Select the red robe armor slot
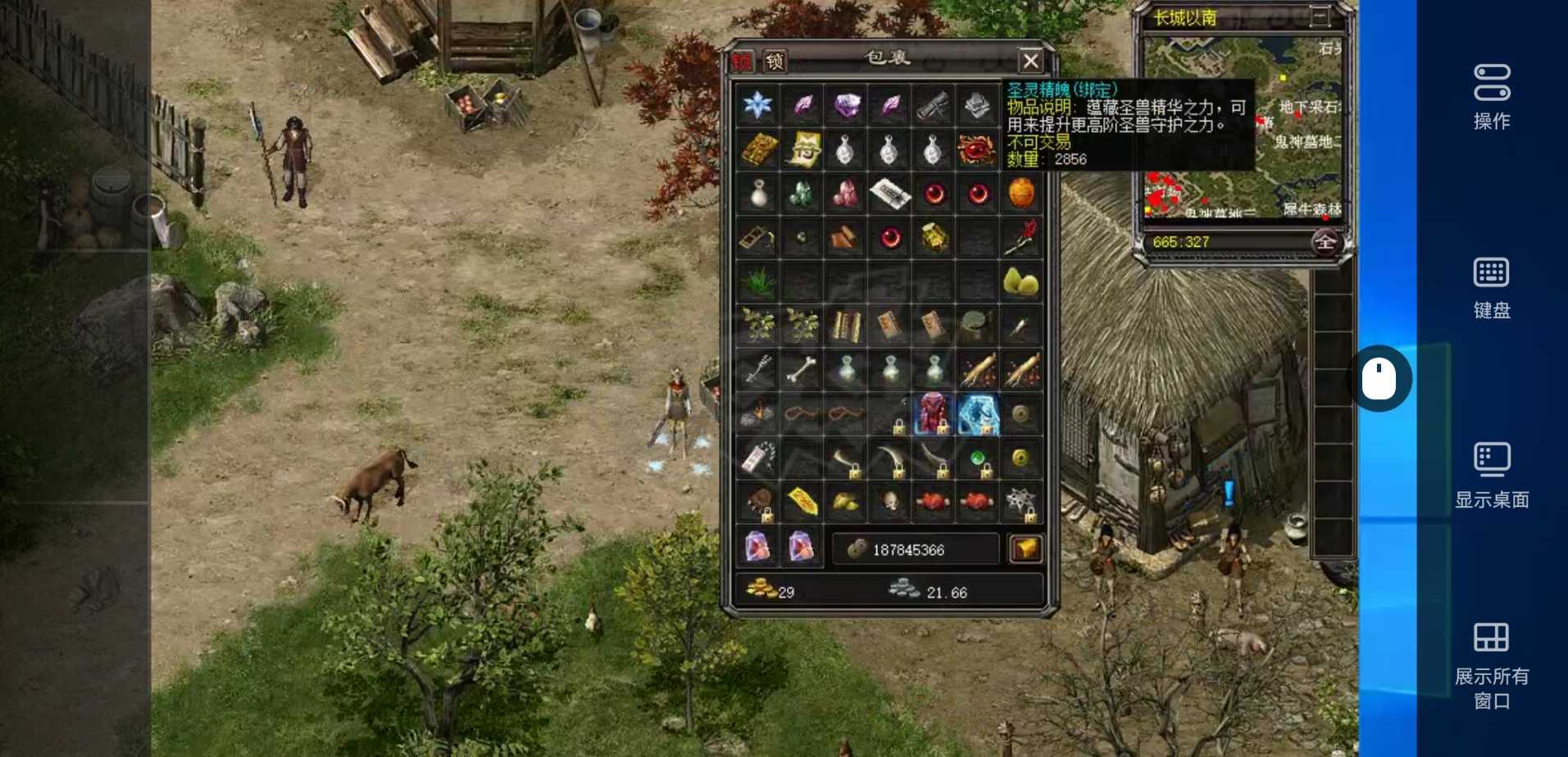1568x757 pixels. tap(933, 414)
